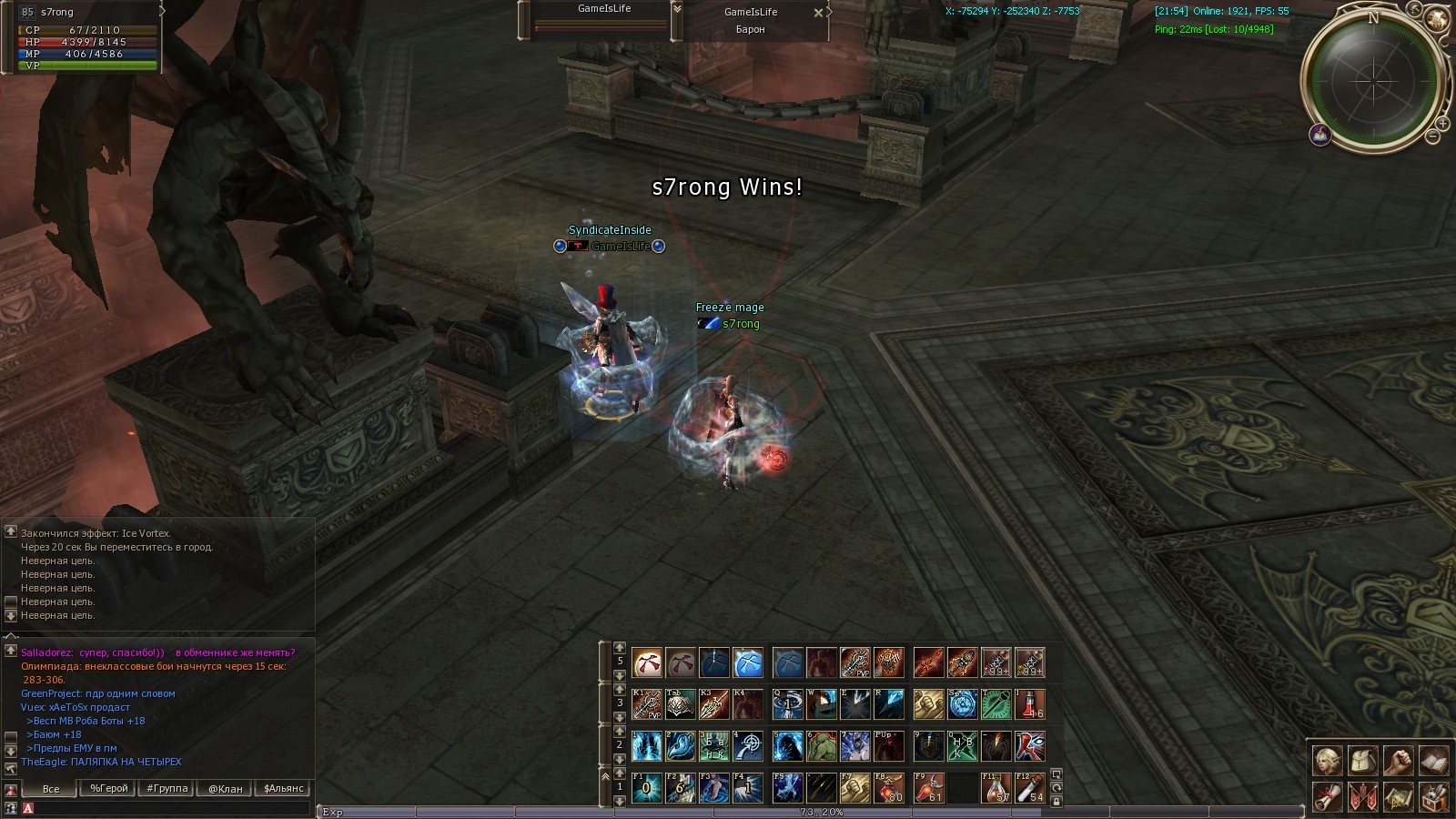The height and width of the screenshot is (819, 1456).
Task: Open the actions fist icon
Action: 1398,760
